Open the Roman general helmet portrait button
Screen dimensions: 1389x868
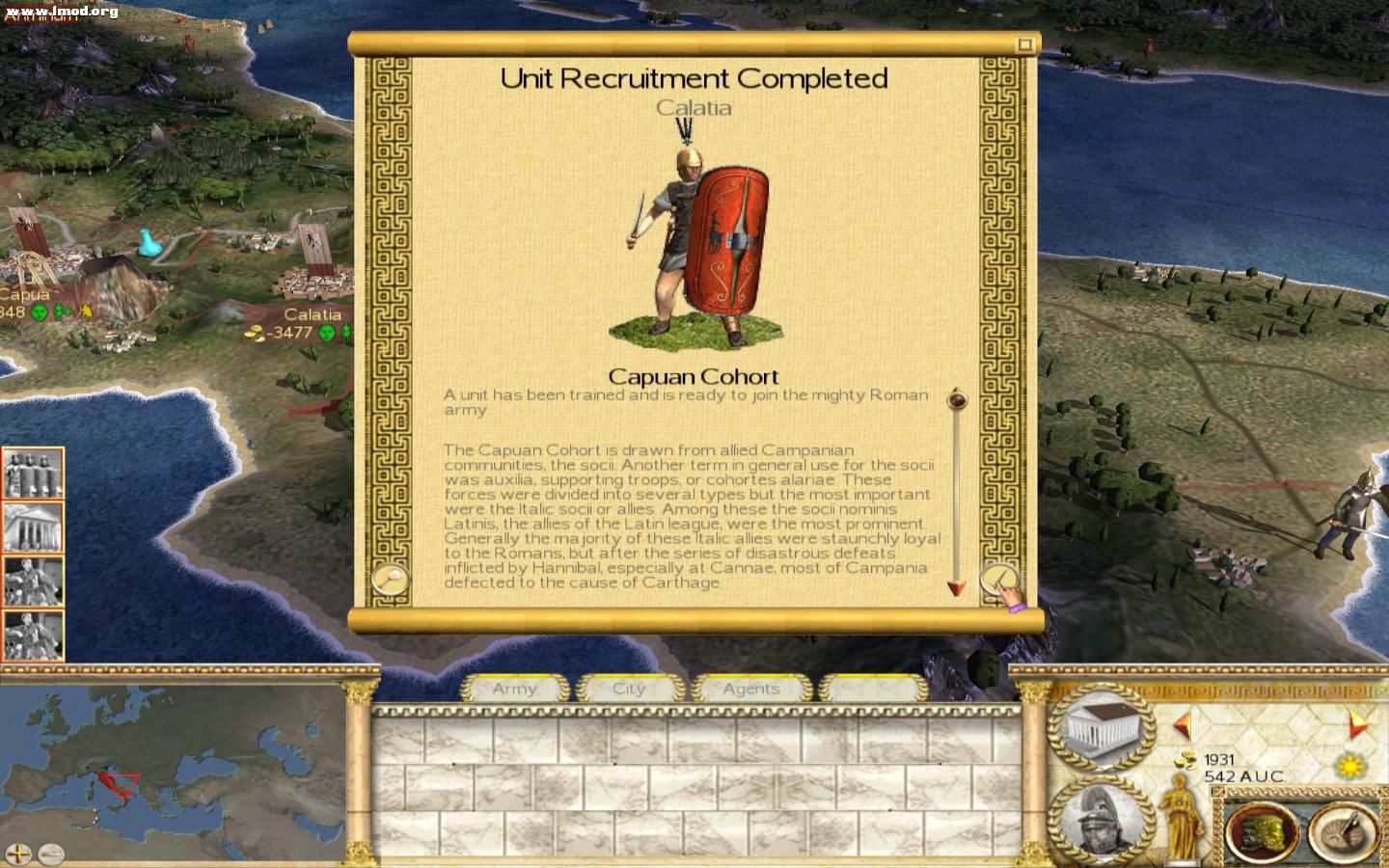1098,822
